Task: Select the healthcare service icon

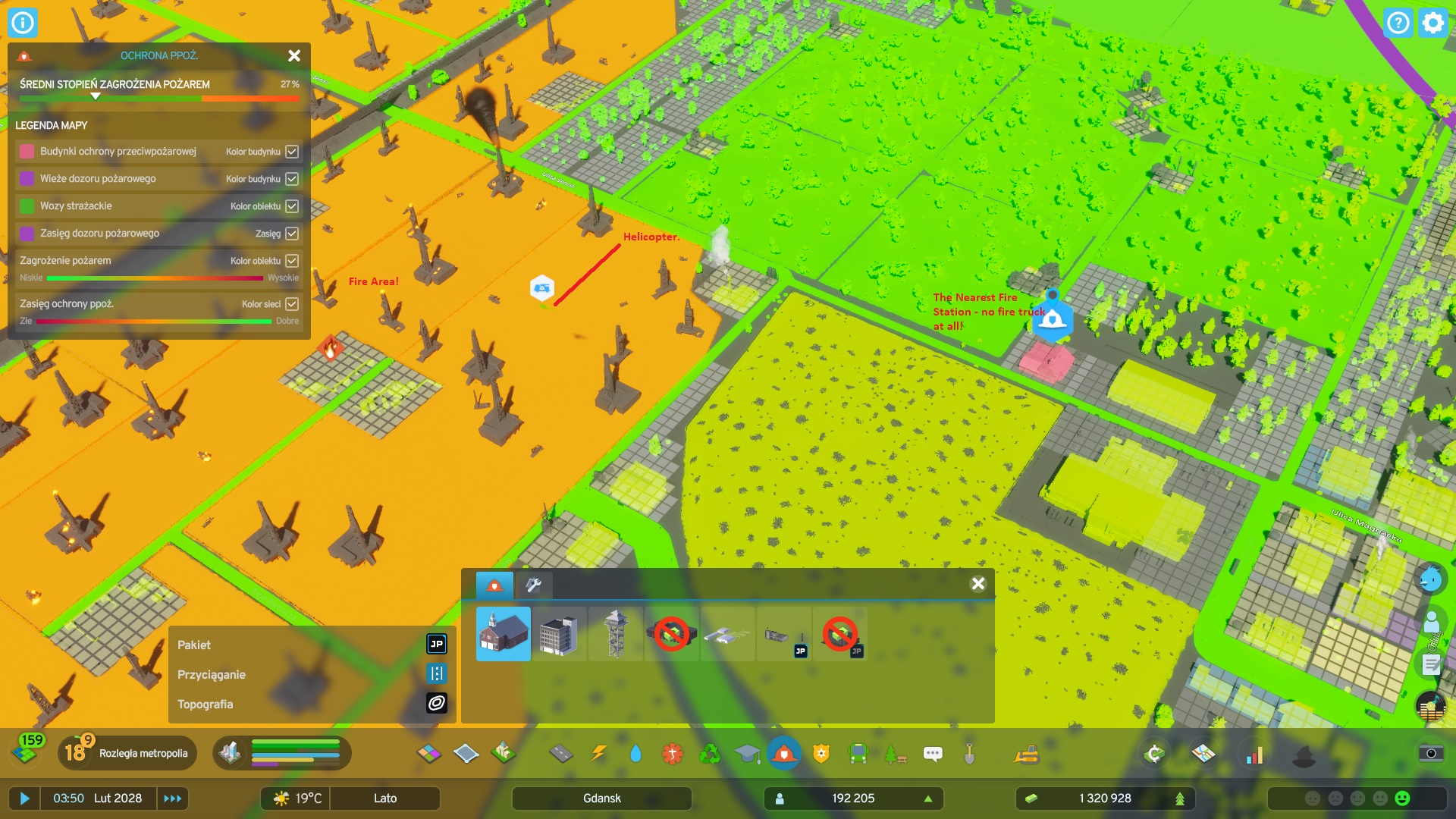Action: (x=672, y=754)
